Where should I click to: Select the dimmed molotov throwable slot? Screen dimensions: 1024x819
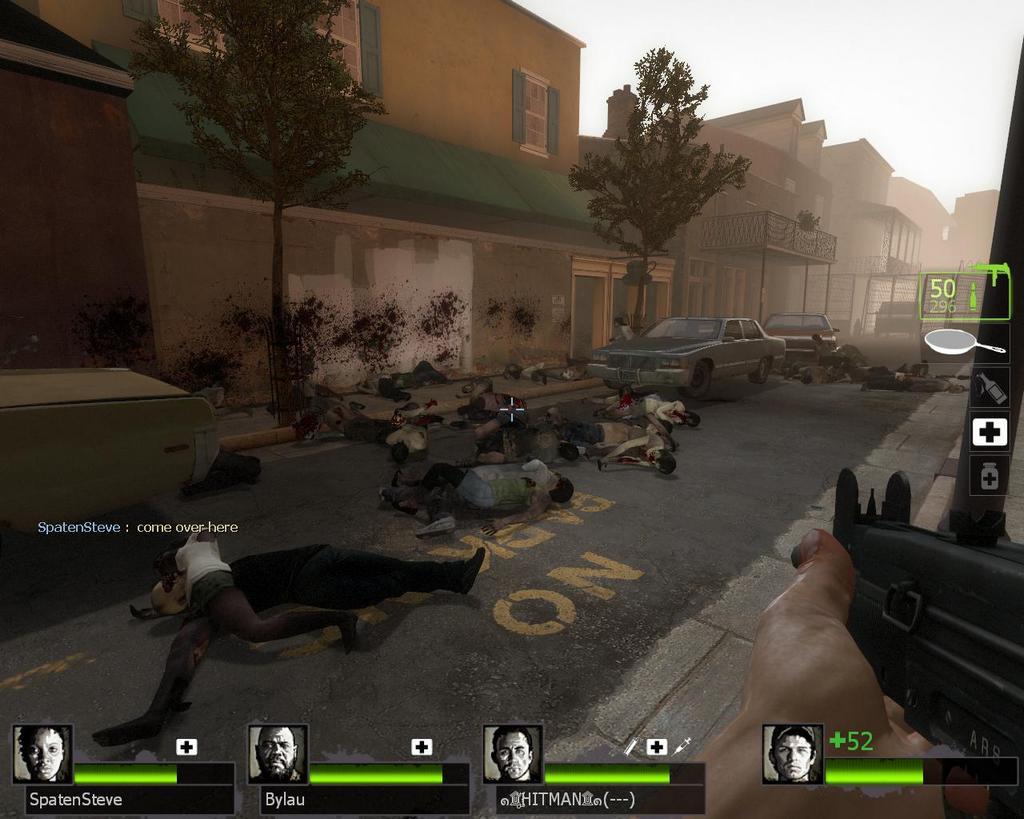pyautogui.click(x=989, y=387)
